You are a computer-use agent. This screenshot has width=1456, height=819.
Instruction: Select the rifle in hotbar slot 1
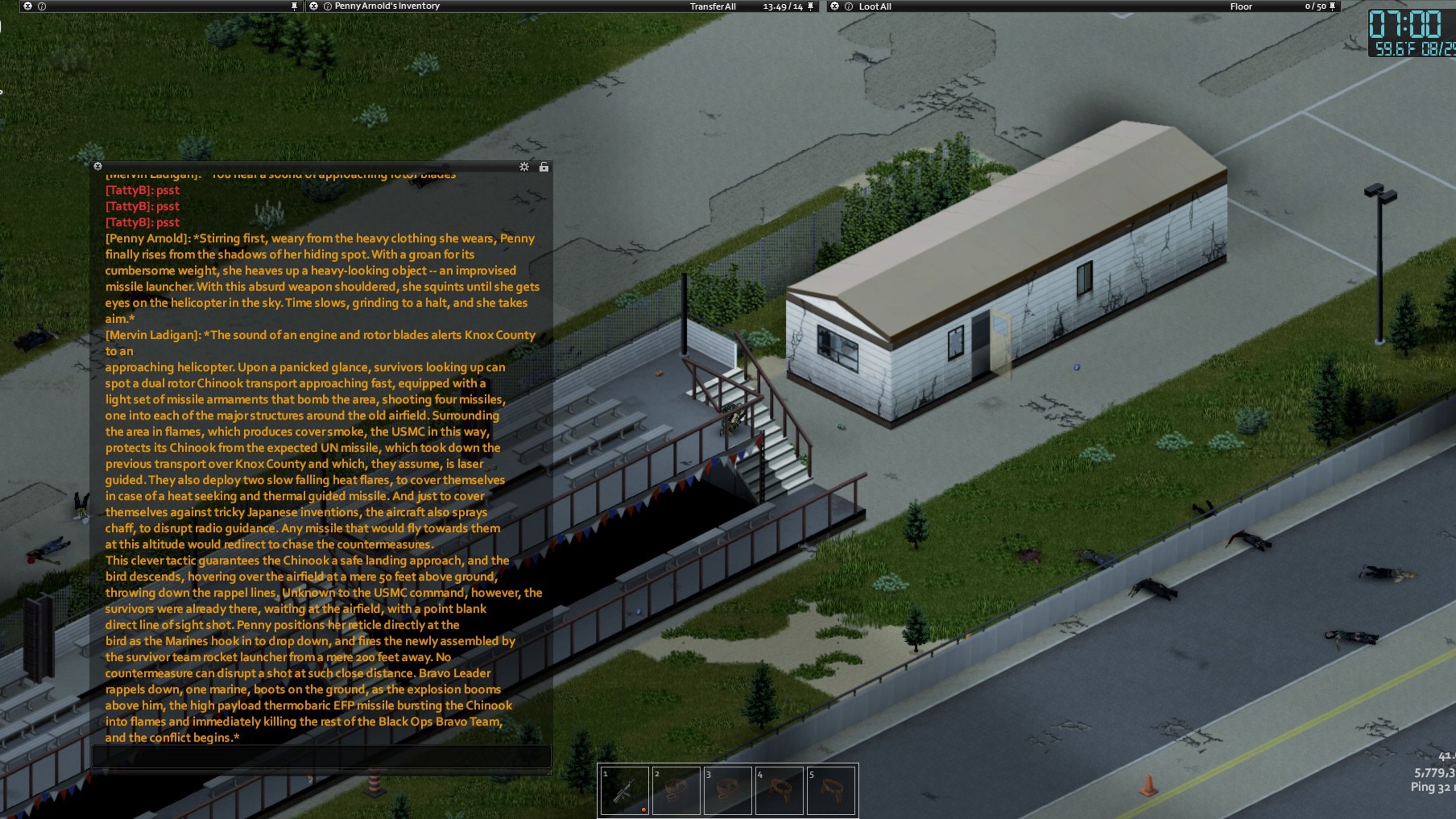(x=624, y=790)
